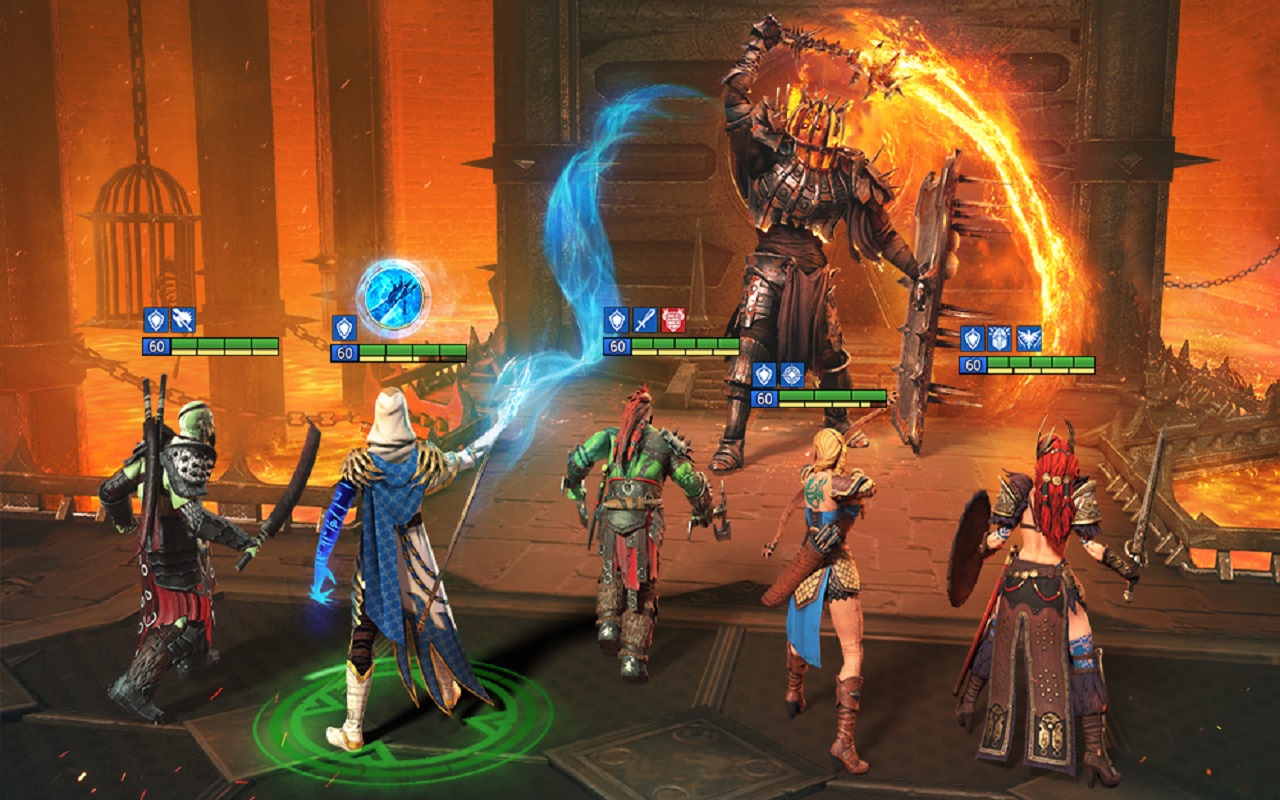Check the red debuff icon
Image resolution: width=1280 pixels, height=800 pixels.
(x=673, y=319)
